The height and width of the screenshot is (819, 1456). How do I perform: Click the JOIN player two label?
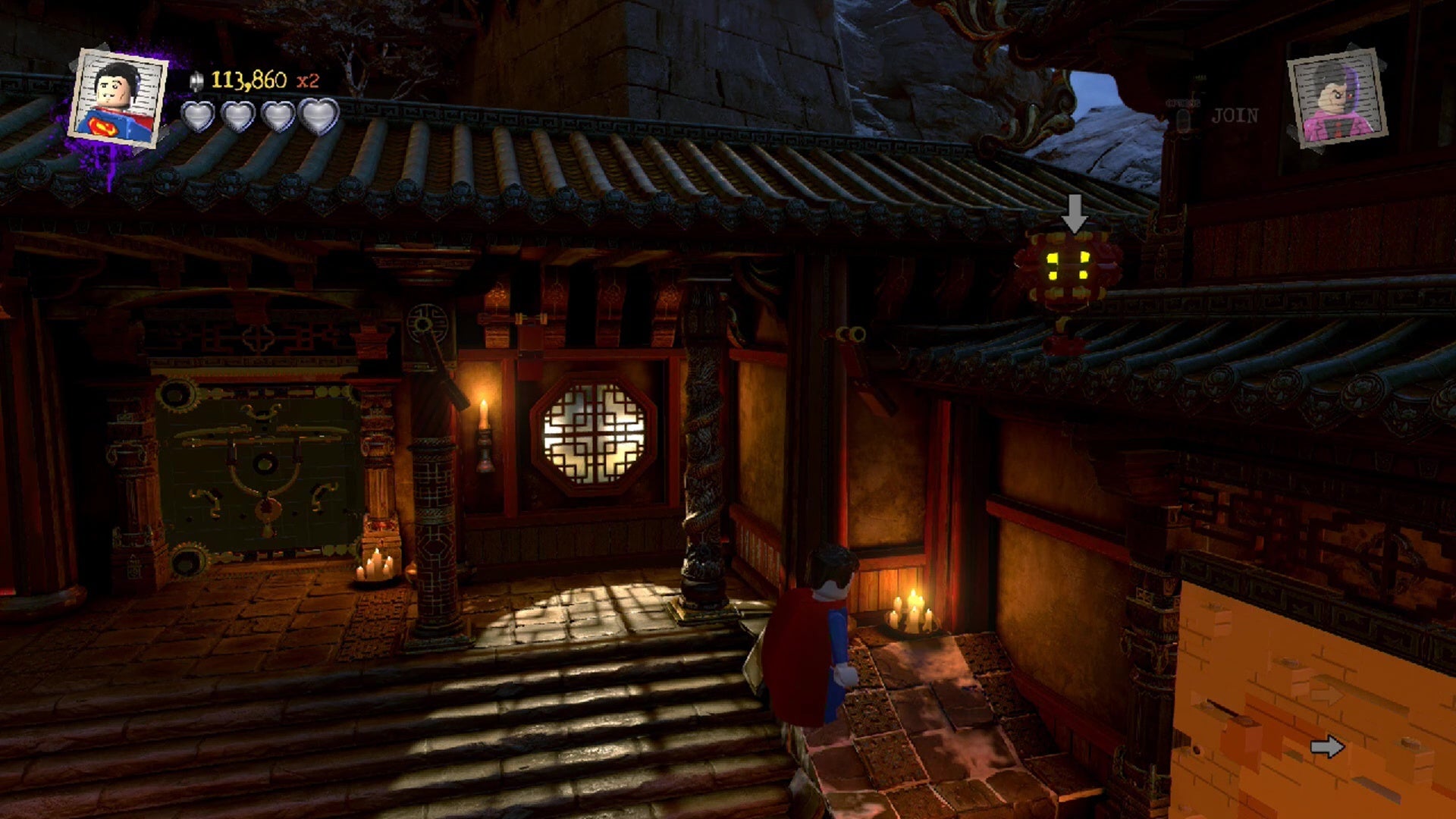1235,116
